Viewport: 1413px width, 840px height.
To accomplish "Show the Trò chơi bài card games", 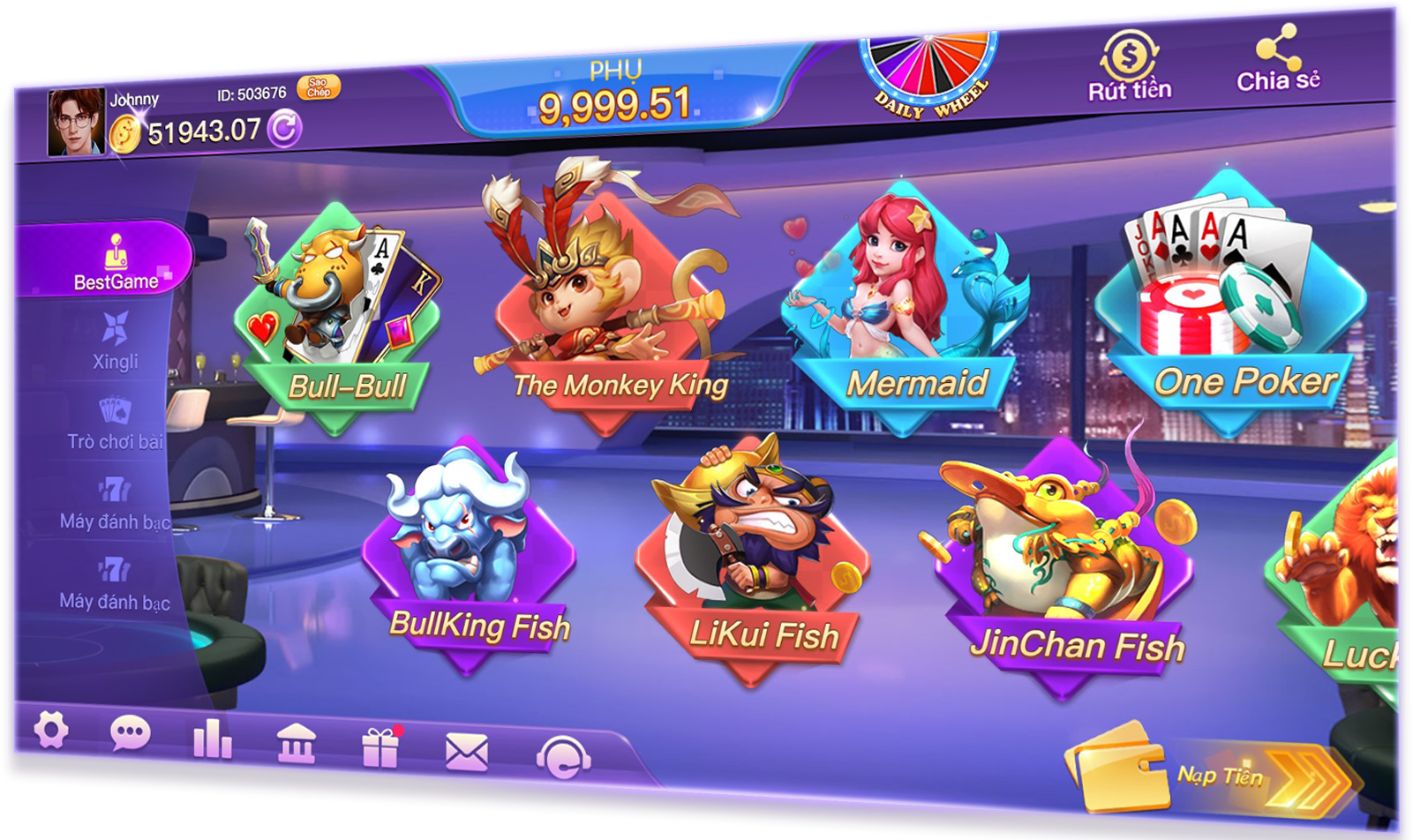I will [116, 423].
